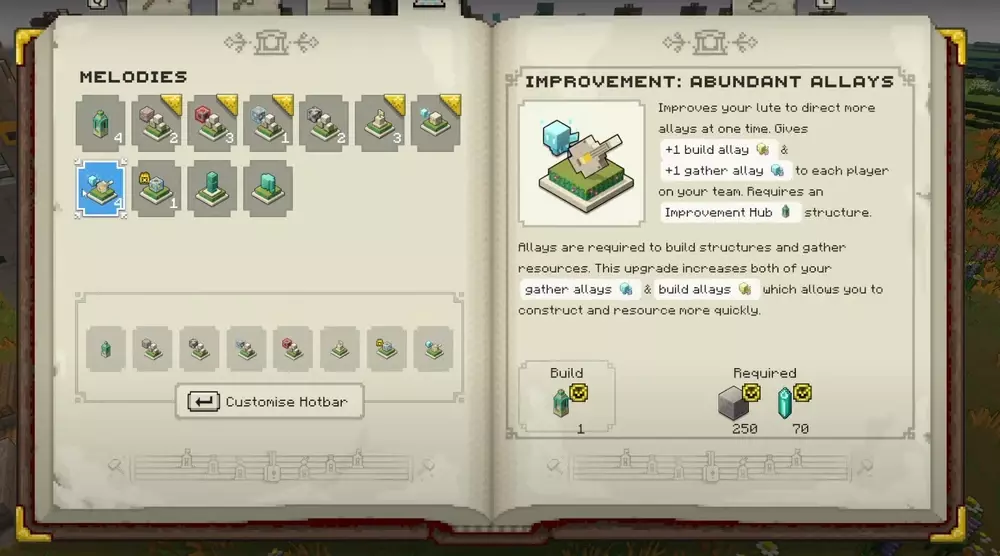
Task: Select the first stone improvement melody
Action: 156,123
